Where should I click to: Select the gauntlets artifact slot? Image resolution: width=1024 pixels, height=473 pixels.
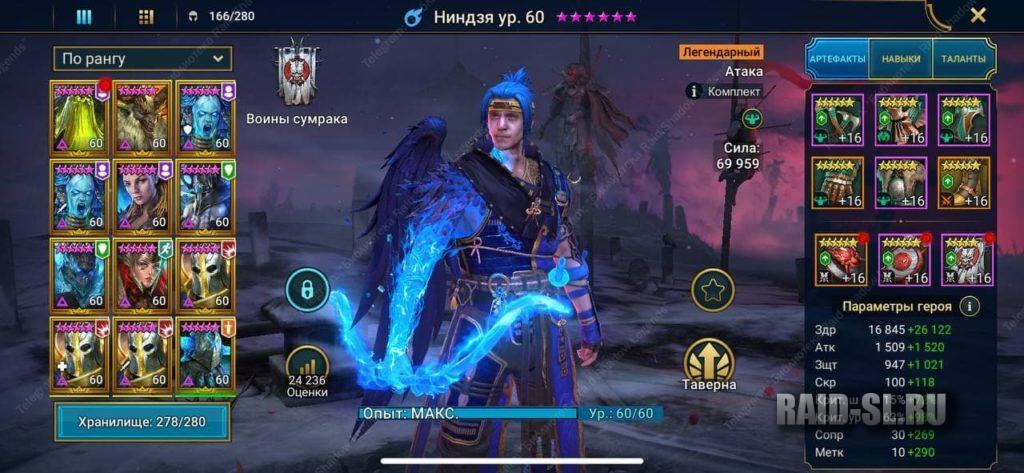click(x=837, y=182)
